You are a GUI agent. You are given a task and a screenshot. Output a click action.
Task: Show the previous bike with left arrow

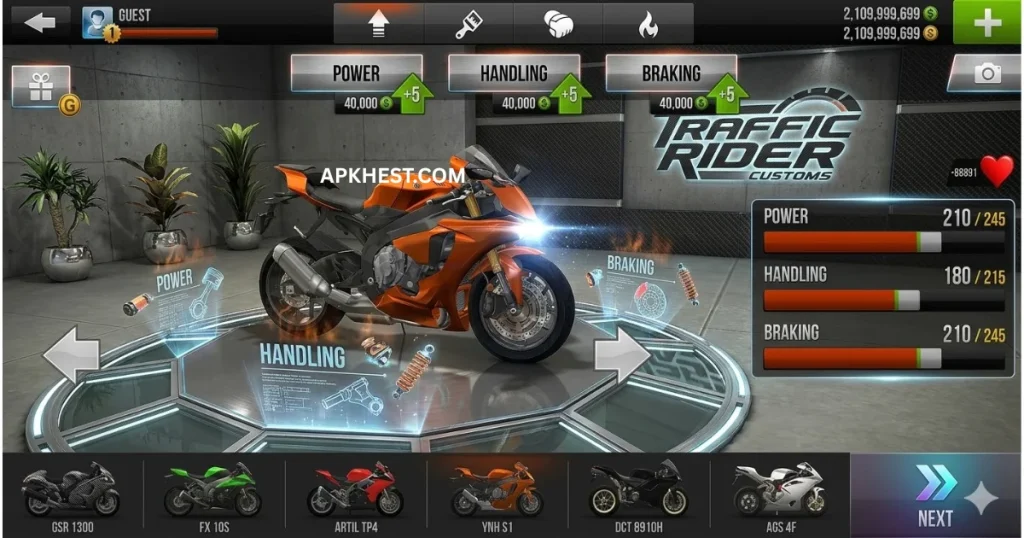[72, 353]
